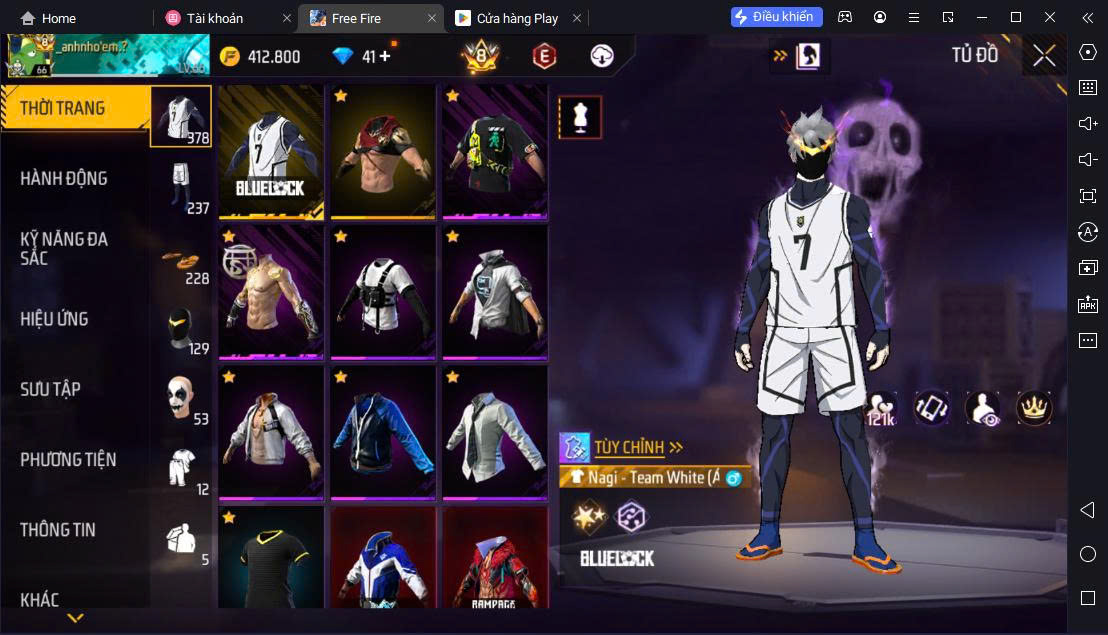Click the mannequin outfit preview icon
Image resolution: width=1108 pixels, height=635 pixels.
click(x=580, y=118)
